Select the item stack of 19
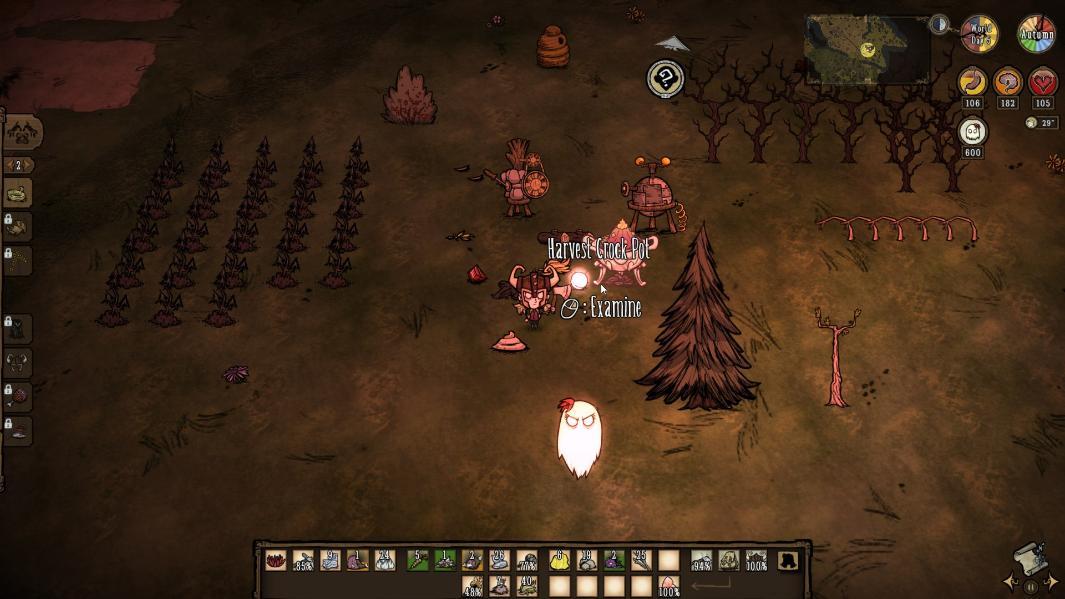Viewport: 1065px width, 599px height. [586, 562]
